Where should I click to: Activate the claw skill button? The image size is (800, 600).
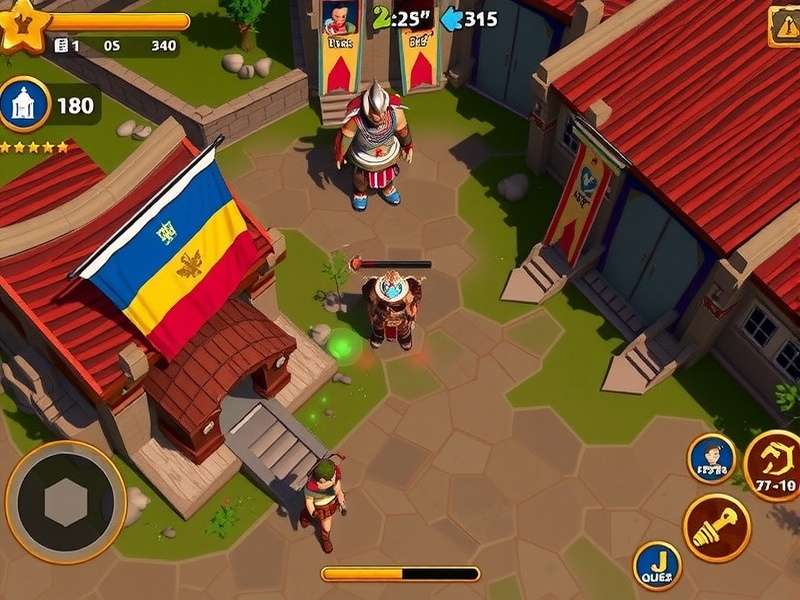click(772, 465)
